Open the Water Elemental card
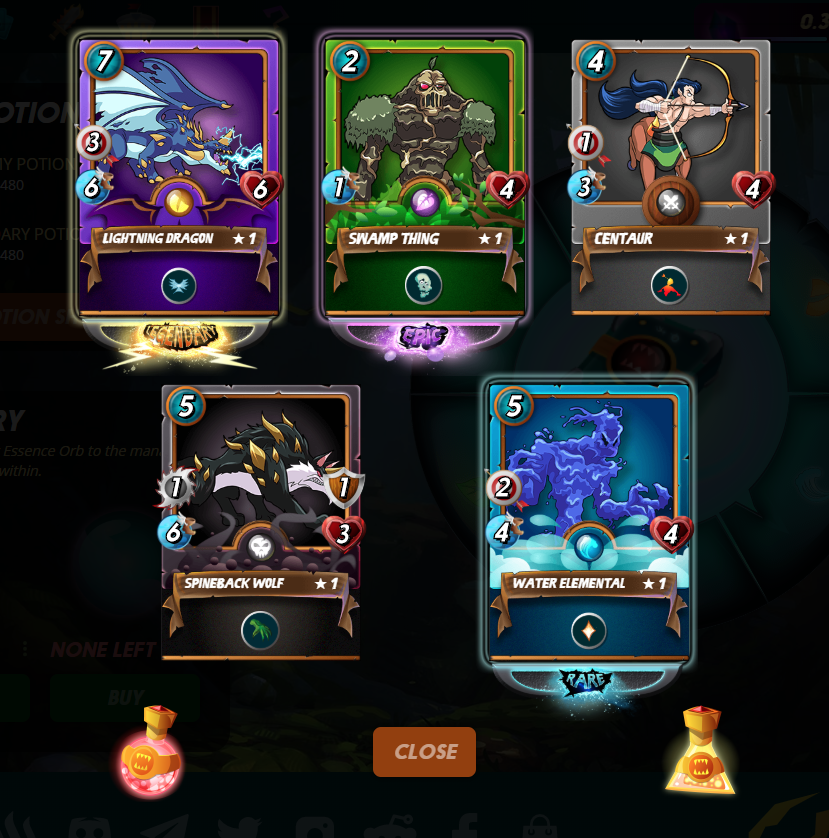Screen dimensions: 829x838 589,520
